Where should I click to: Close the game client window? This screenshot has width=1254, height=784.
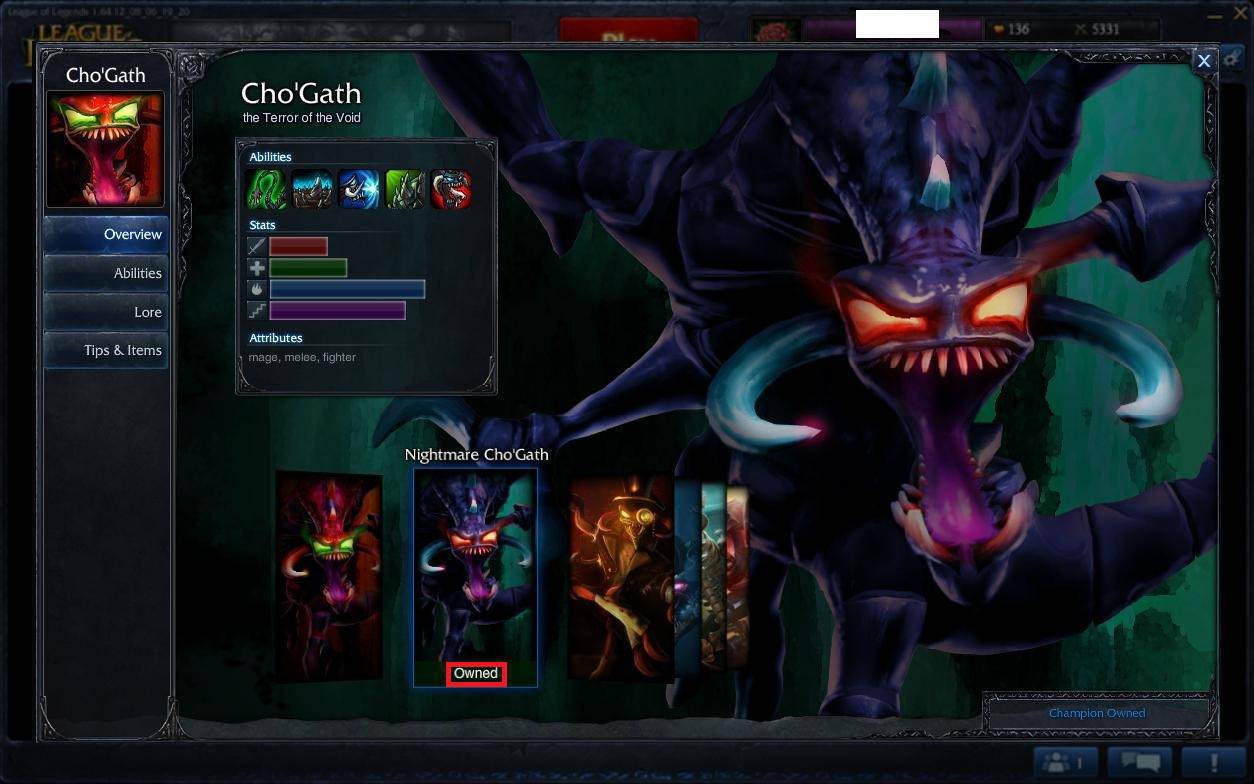(1241, 14)
